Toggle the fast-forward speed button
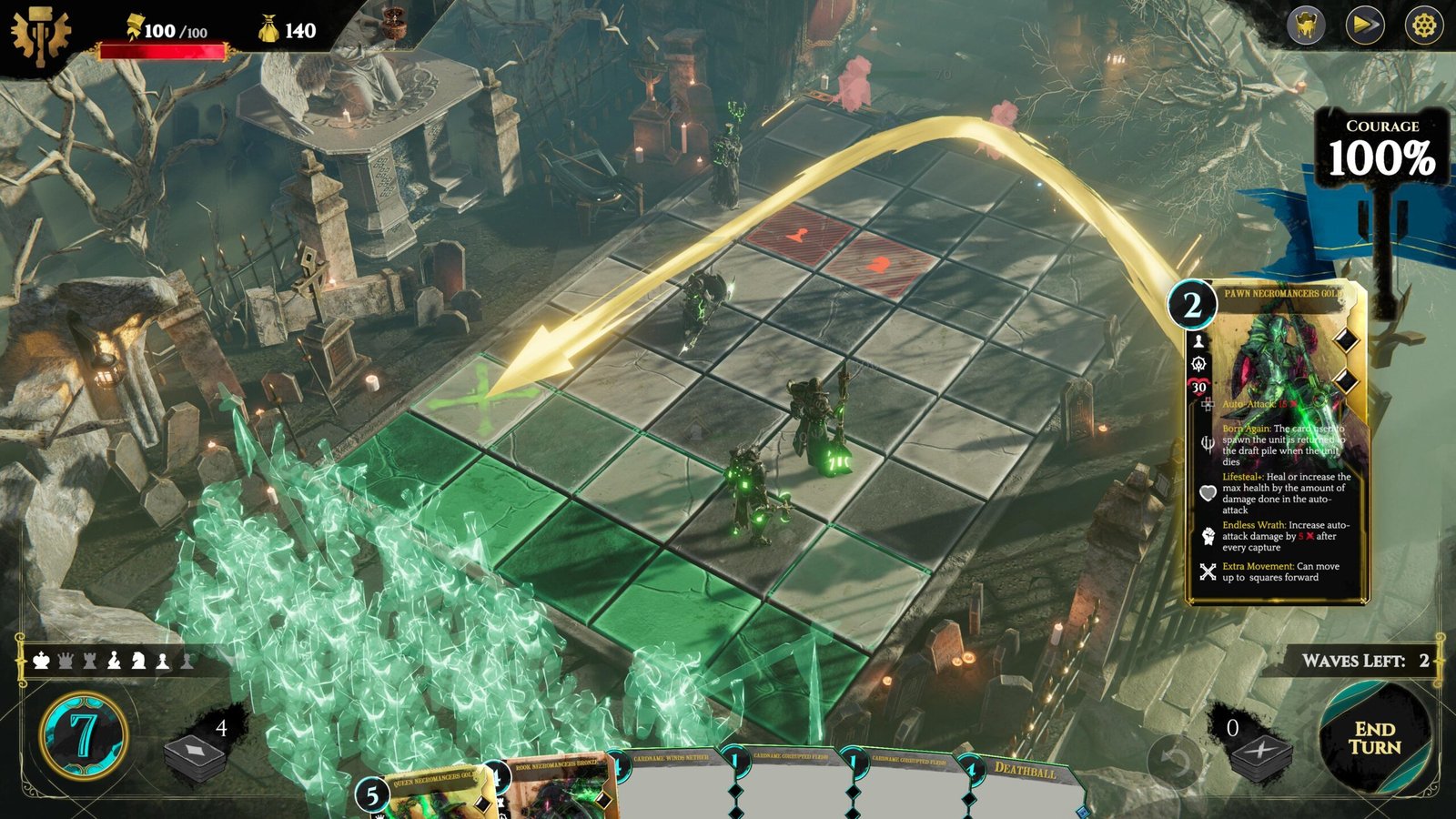Viewport: 1456px width, 819px height. [x=1365, y=25]
